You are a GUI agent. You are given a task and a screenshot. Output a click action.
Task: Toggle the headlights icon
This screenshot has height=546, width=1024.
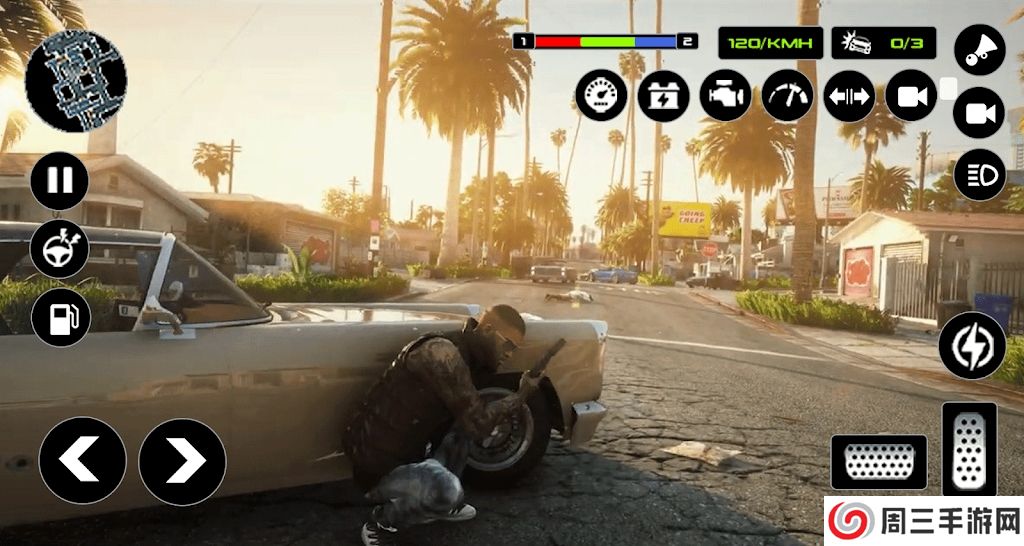click(979, 176)
